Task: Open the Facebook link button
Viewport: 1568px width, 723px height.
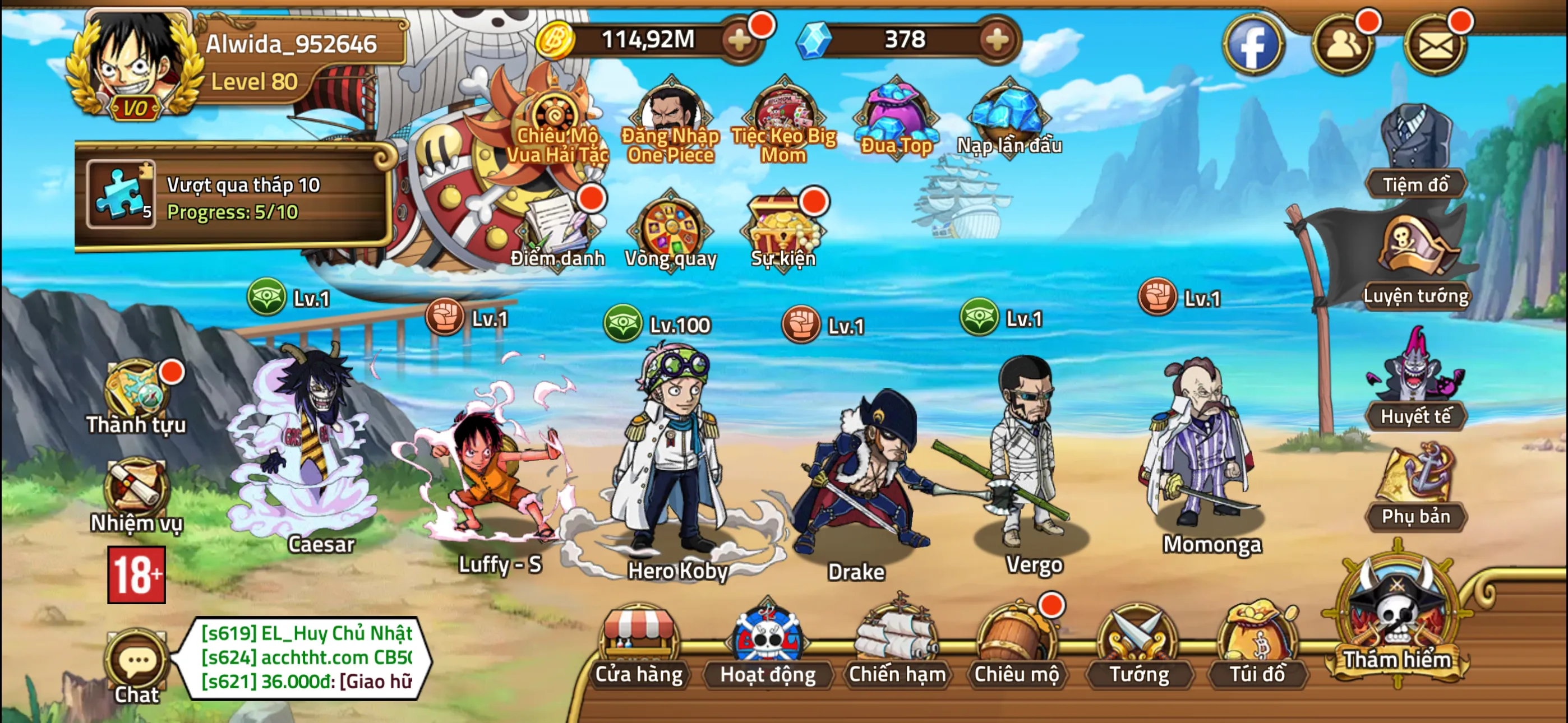Action: click(1253, 45)
